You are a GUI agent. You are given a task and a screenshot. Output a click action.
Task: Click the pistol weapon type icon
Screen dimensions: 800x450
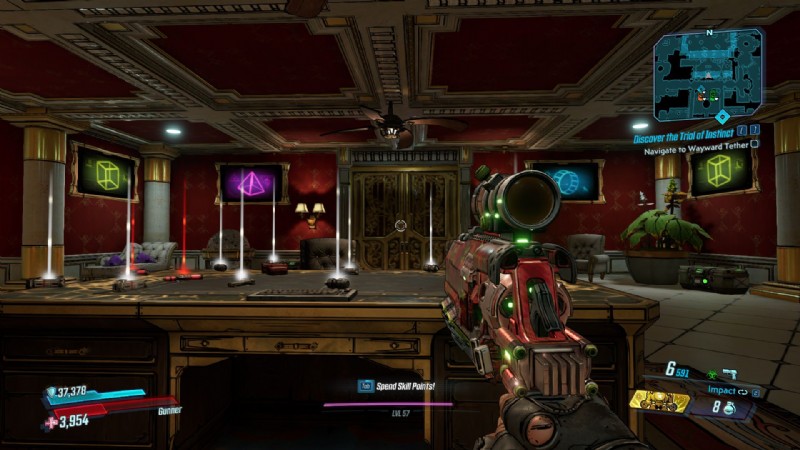click(730, 374)
